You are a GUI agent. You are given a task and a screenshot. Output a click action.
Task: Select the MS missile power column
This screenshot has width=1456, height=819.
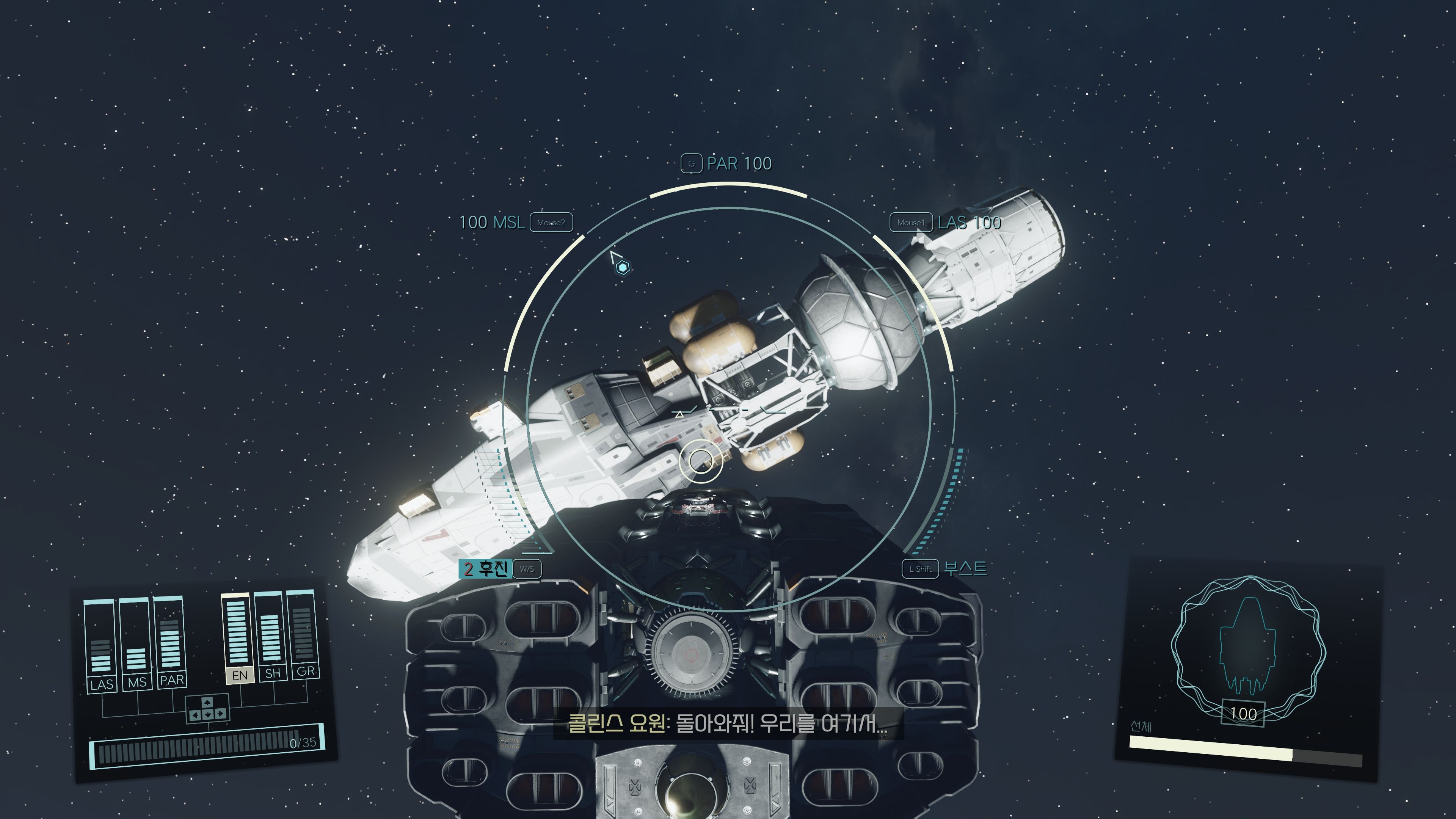coord(136,642)
